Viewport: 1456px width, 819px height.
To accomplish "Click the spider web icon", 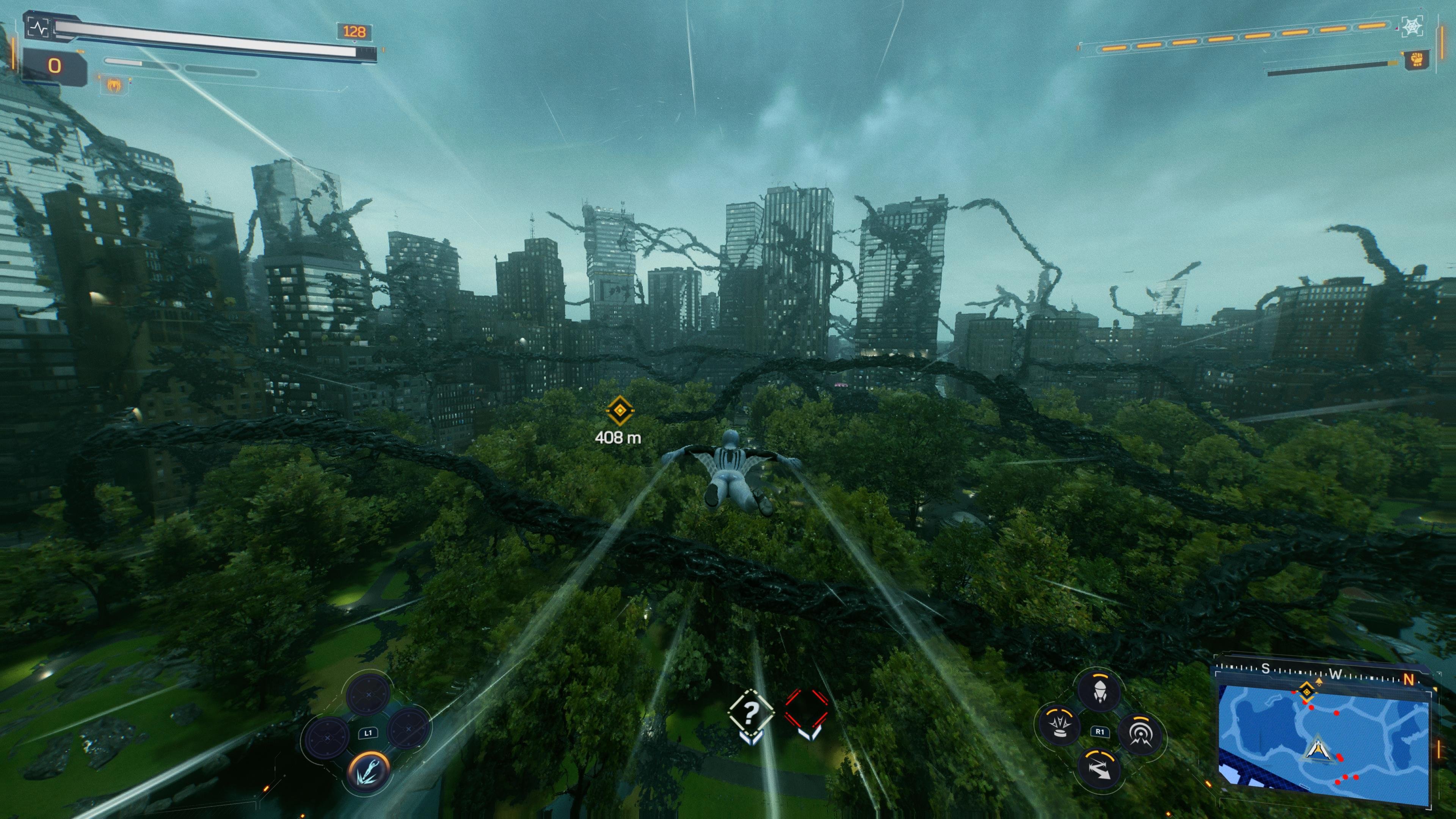I will tap(1412, 27).
